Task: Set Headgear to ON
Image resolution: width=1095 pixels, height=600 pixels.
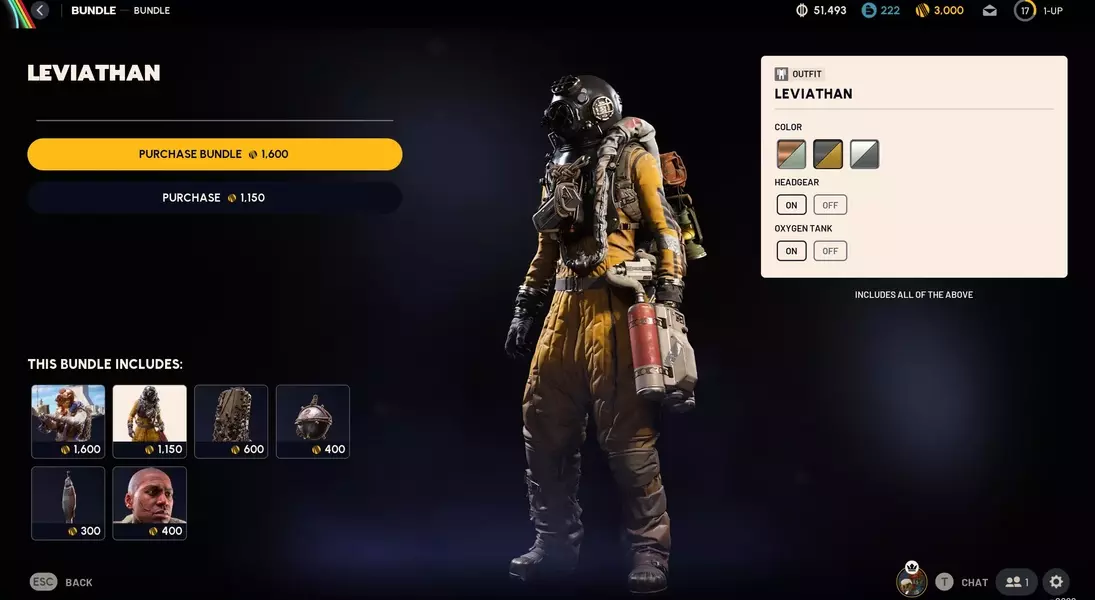Action: click(791, 205)
